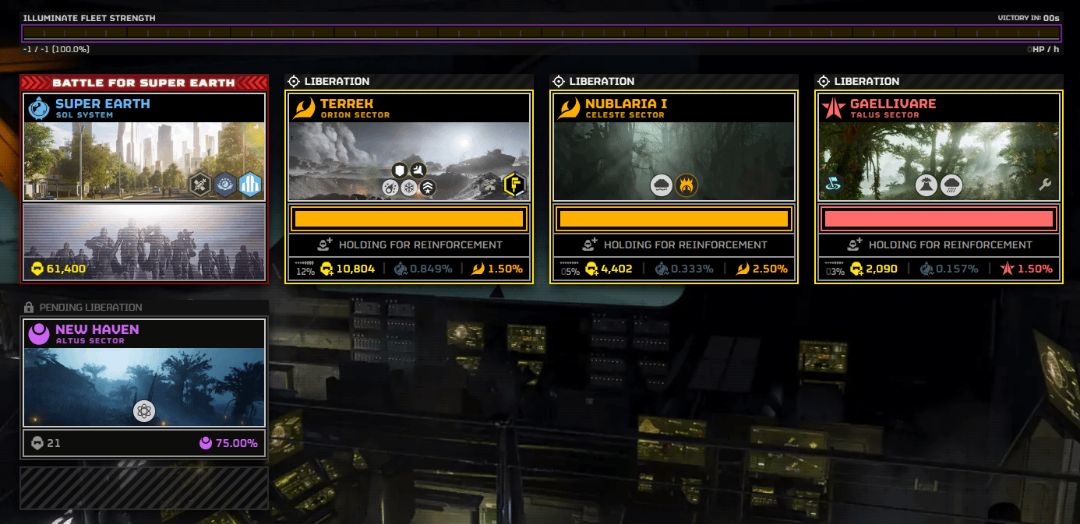The width and height of the screenshot is (1080, 524).
Task: Click the orange fire hazard icon on Nublaria I
Action: [686, 185]
